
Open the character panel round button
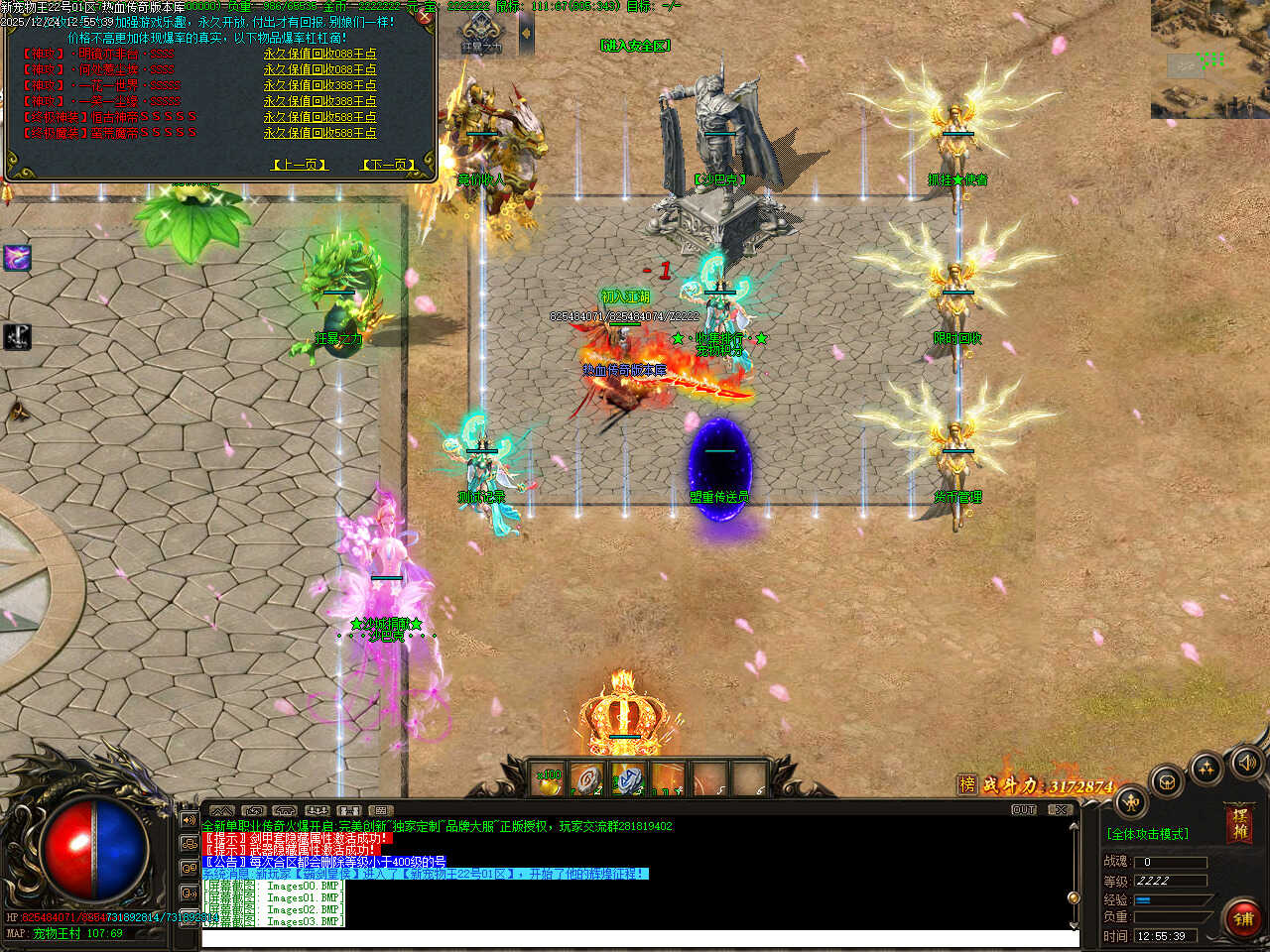pyautogui.click(x=1131, y=803)
